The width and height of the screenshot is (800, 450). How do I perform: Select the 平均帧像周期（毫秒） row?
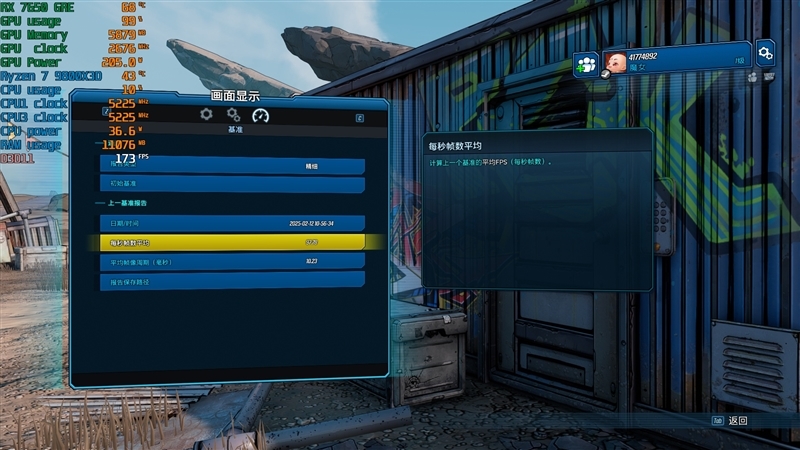click(231, 261)
